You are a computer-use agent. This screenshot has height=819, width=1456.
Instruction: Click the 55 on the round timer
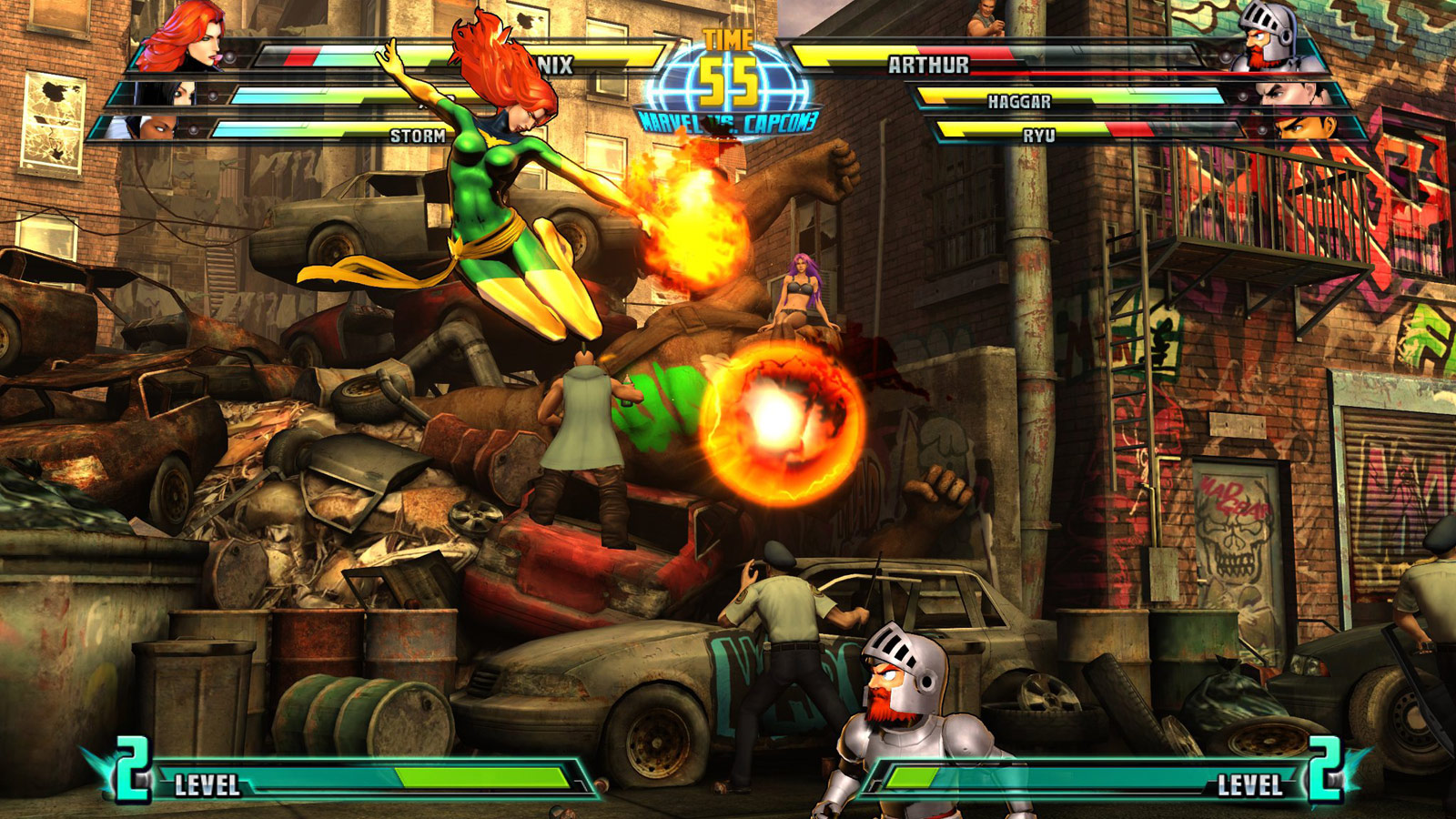(x=728, y=84)
